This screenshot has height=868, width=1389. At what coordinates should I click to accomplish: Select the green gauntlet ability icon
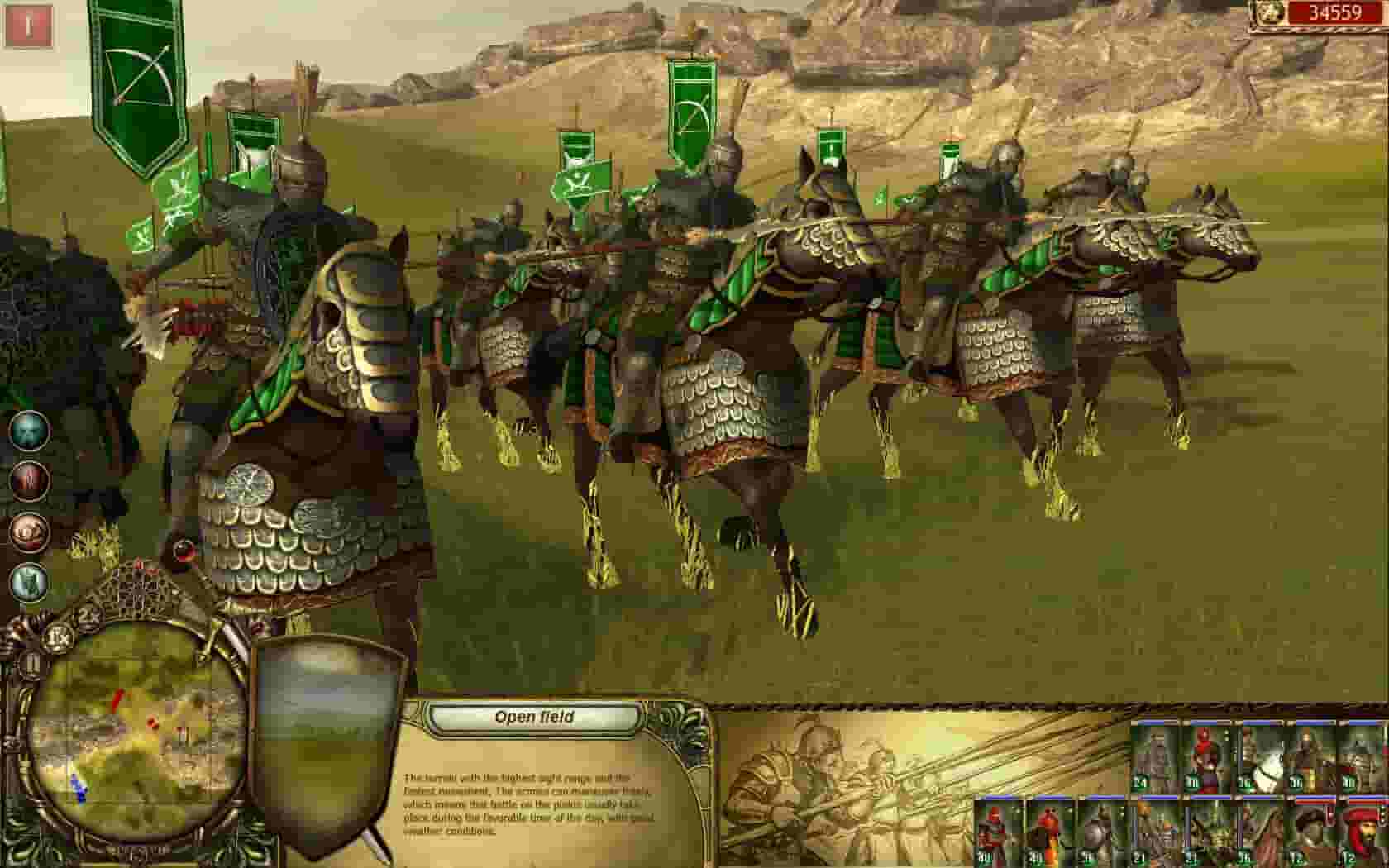coord(28,581)
